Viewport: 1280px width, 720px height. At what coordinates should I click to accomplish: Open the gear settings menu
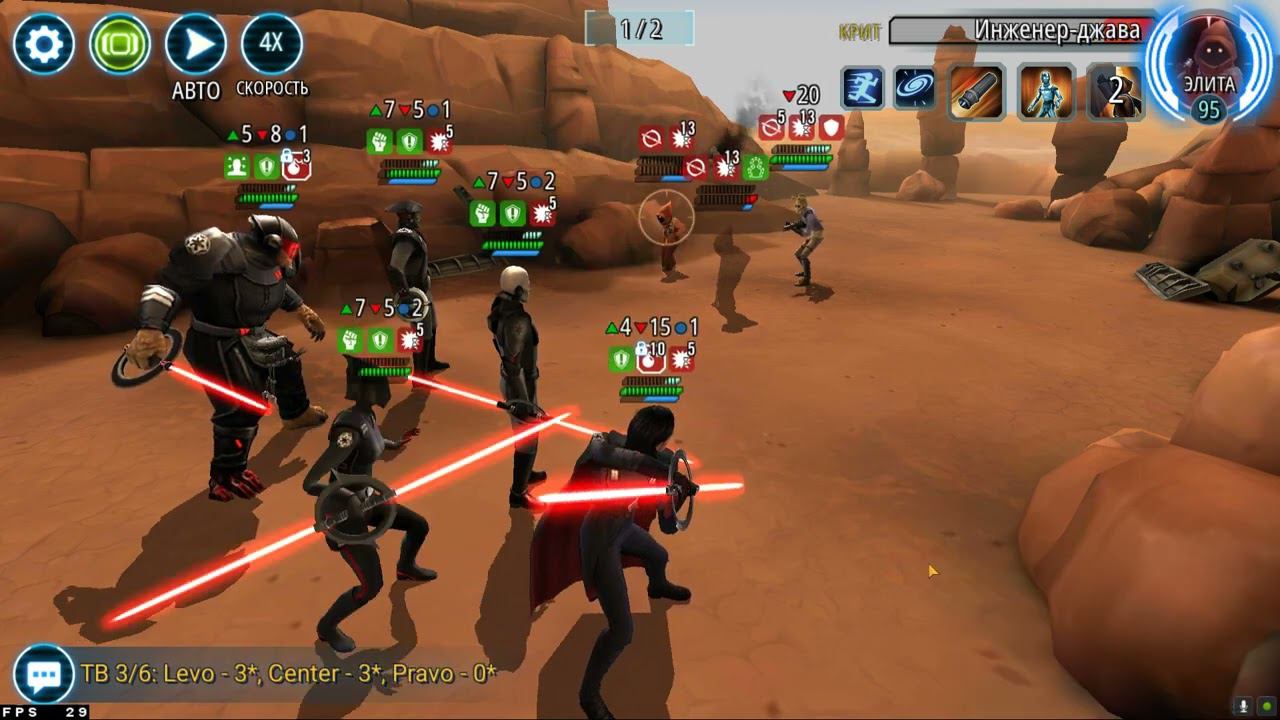pyautogui.click(x=44, y=44)
